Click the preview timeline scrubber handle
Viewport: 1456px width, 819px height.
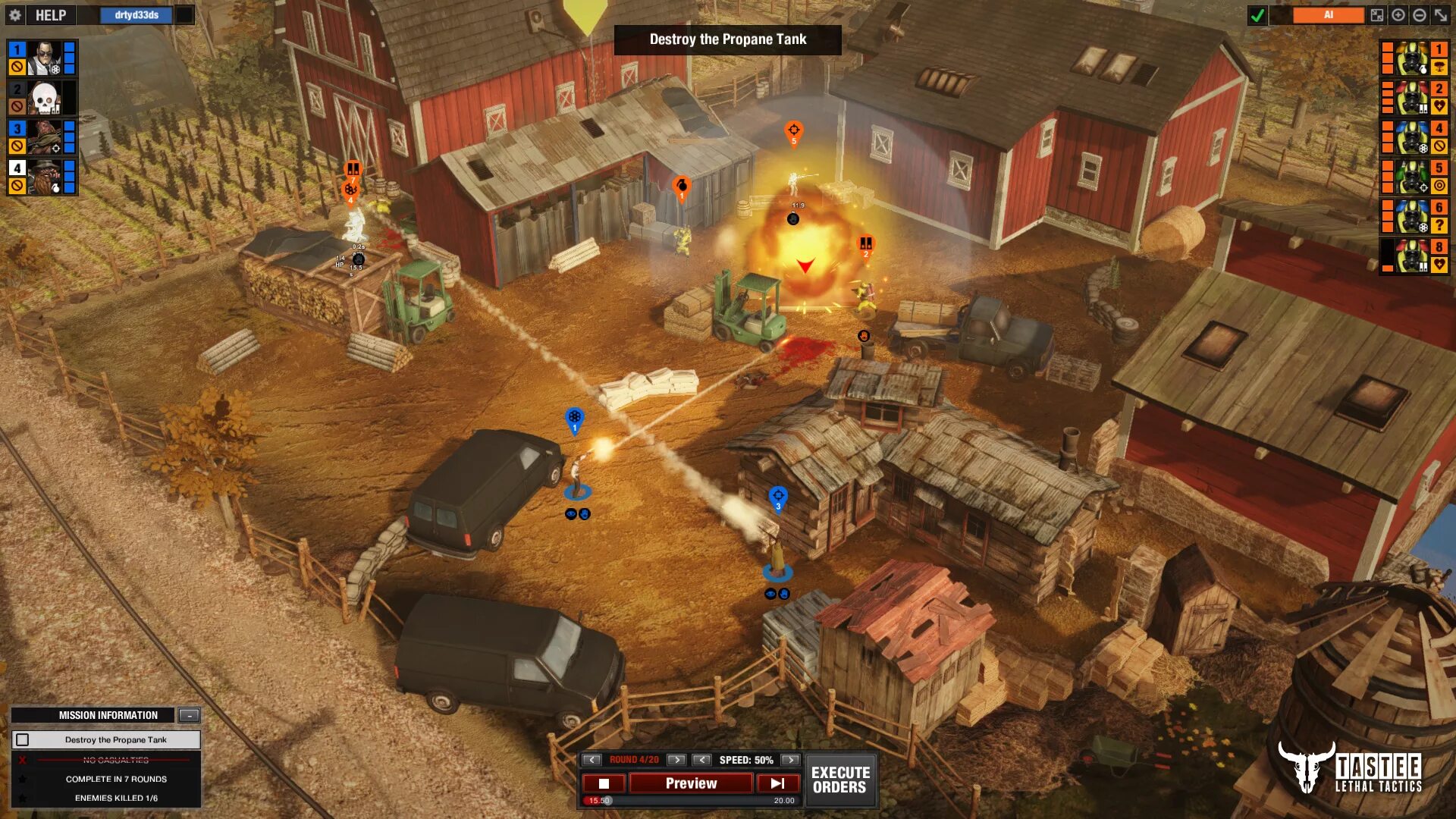(607, 800)
